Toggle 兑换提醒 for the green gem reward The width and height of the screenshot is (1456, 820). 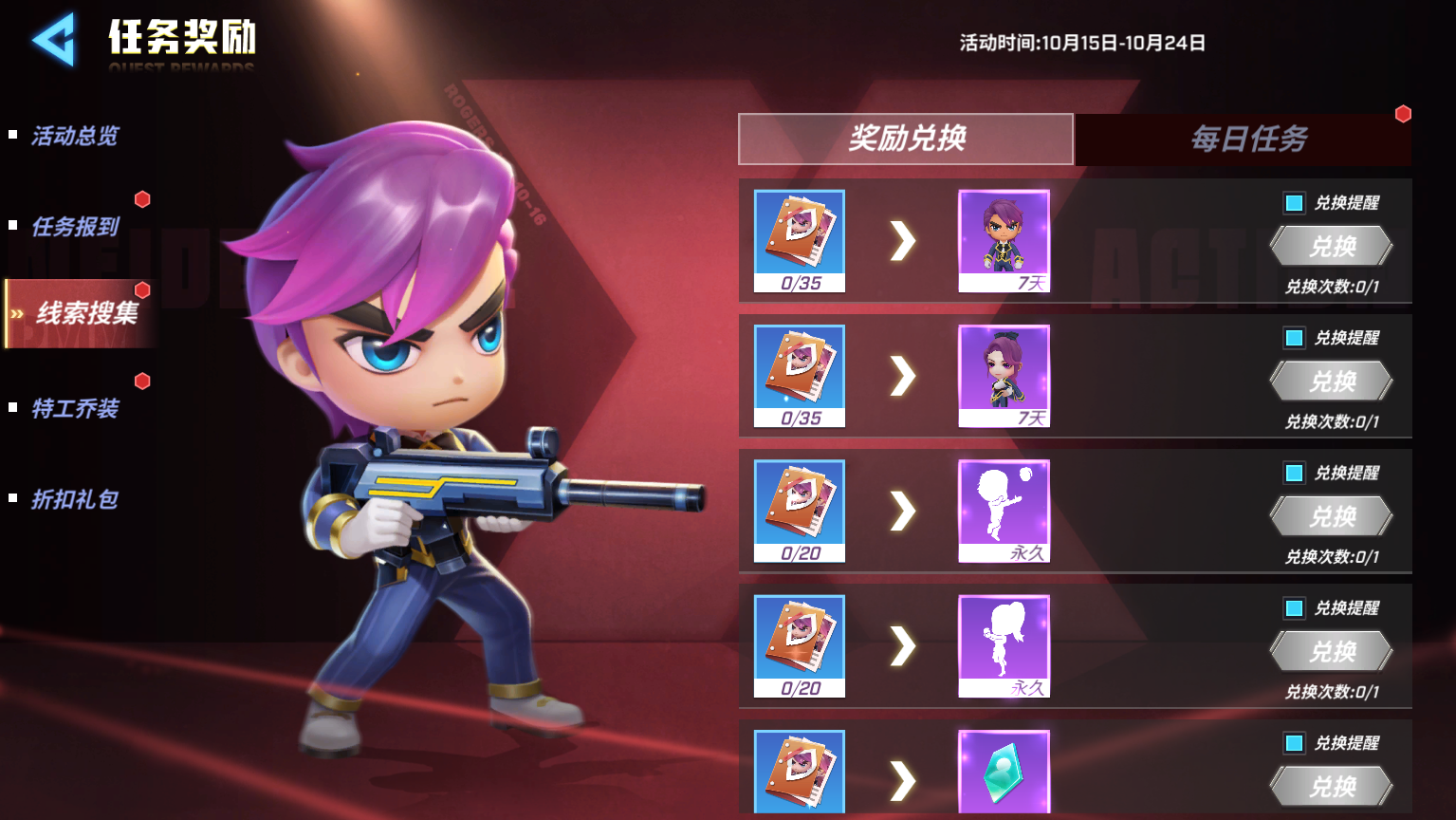[1294, 743]
